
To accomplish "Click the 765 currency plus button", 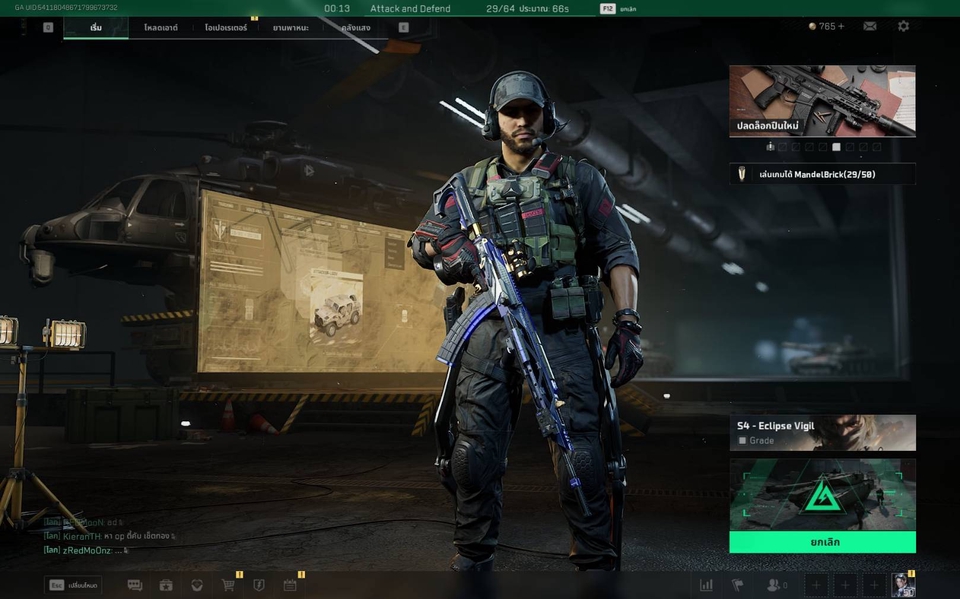I will (x=840, y=26).
